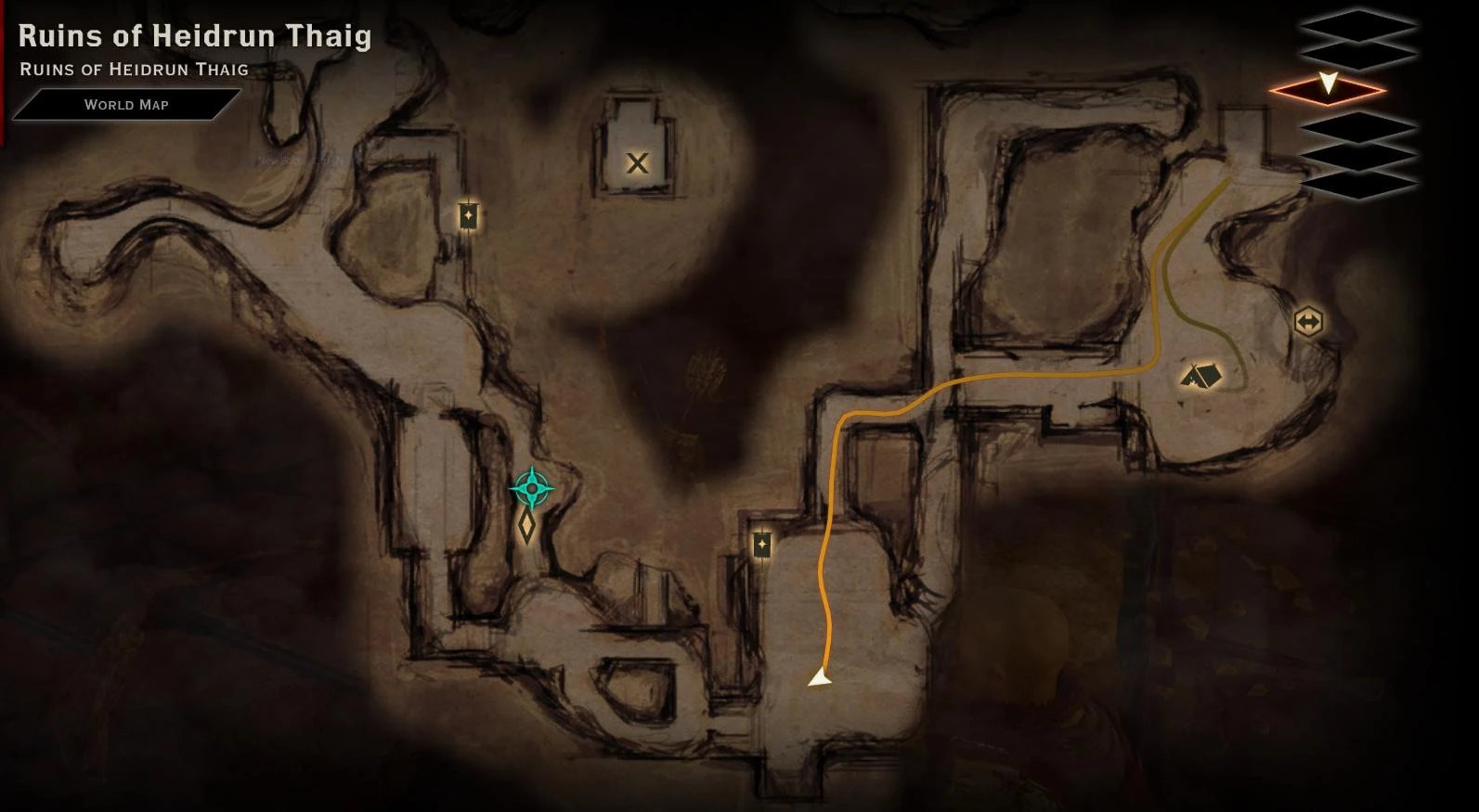Click the gold diamond waypoint below the compass marker
1479x812 pixels.
(x=525, y=526)
